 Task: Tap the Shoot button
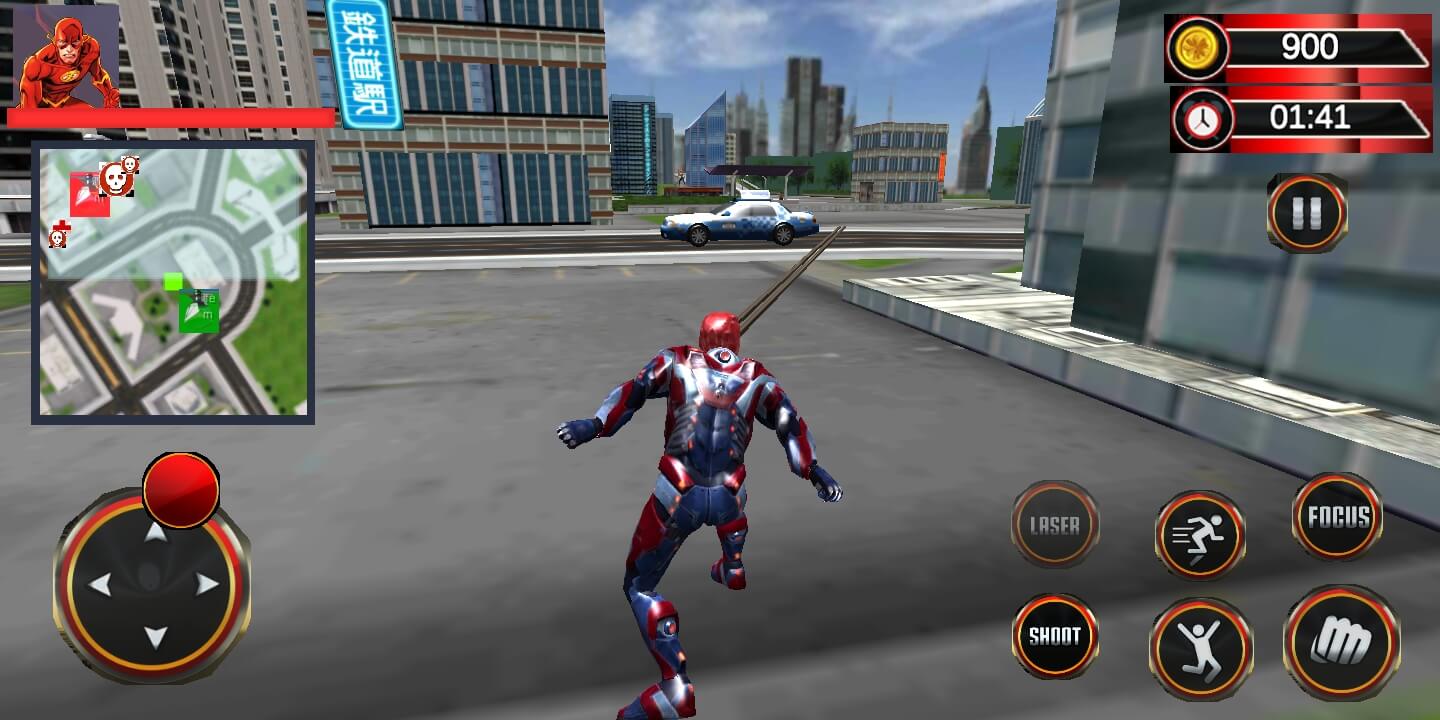pos(1054,636)
